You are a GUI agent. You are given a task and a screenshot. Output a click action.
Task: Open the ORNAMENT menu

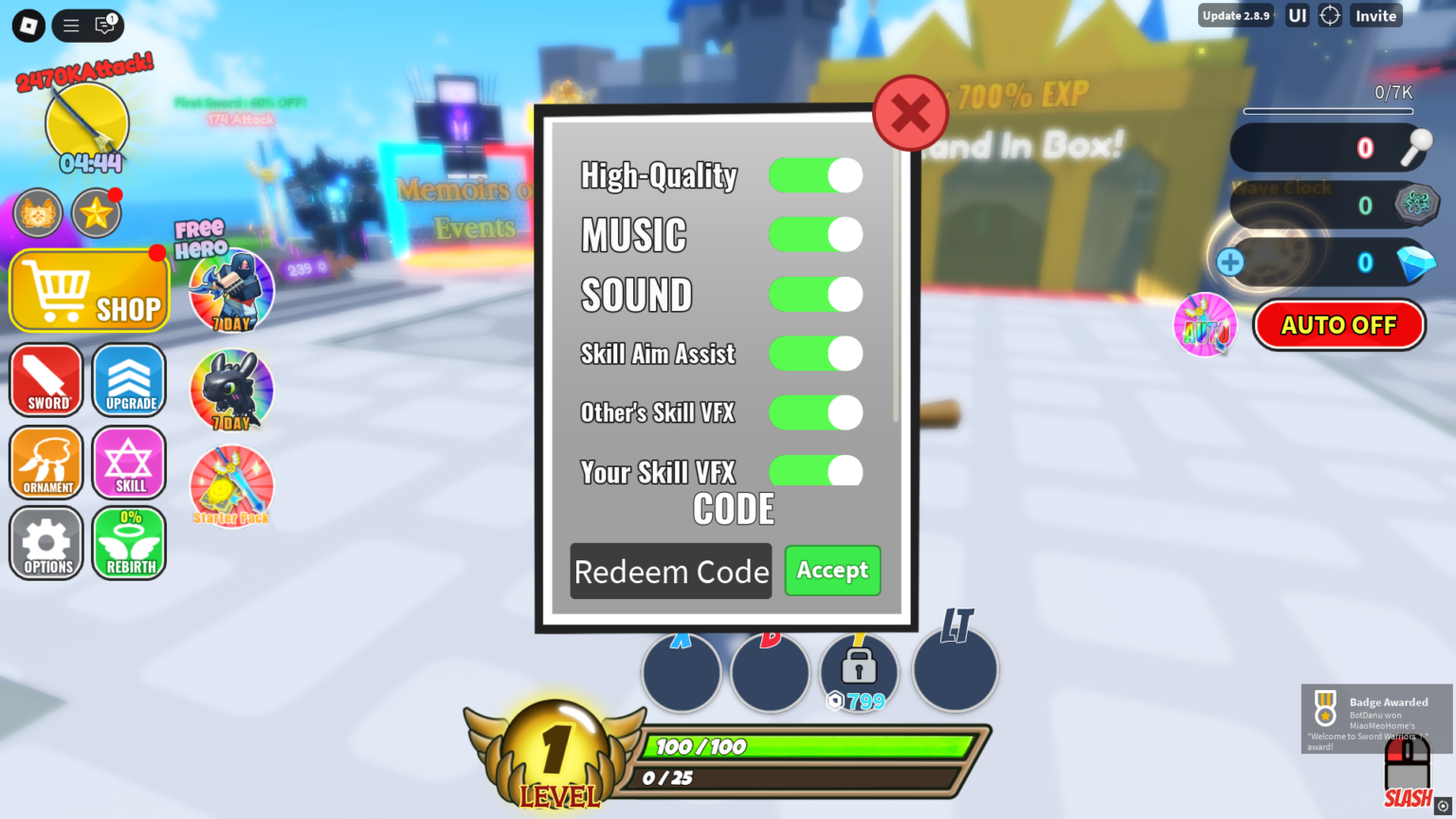(x=45, y=463)
